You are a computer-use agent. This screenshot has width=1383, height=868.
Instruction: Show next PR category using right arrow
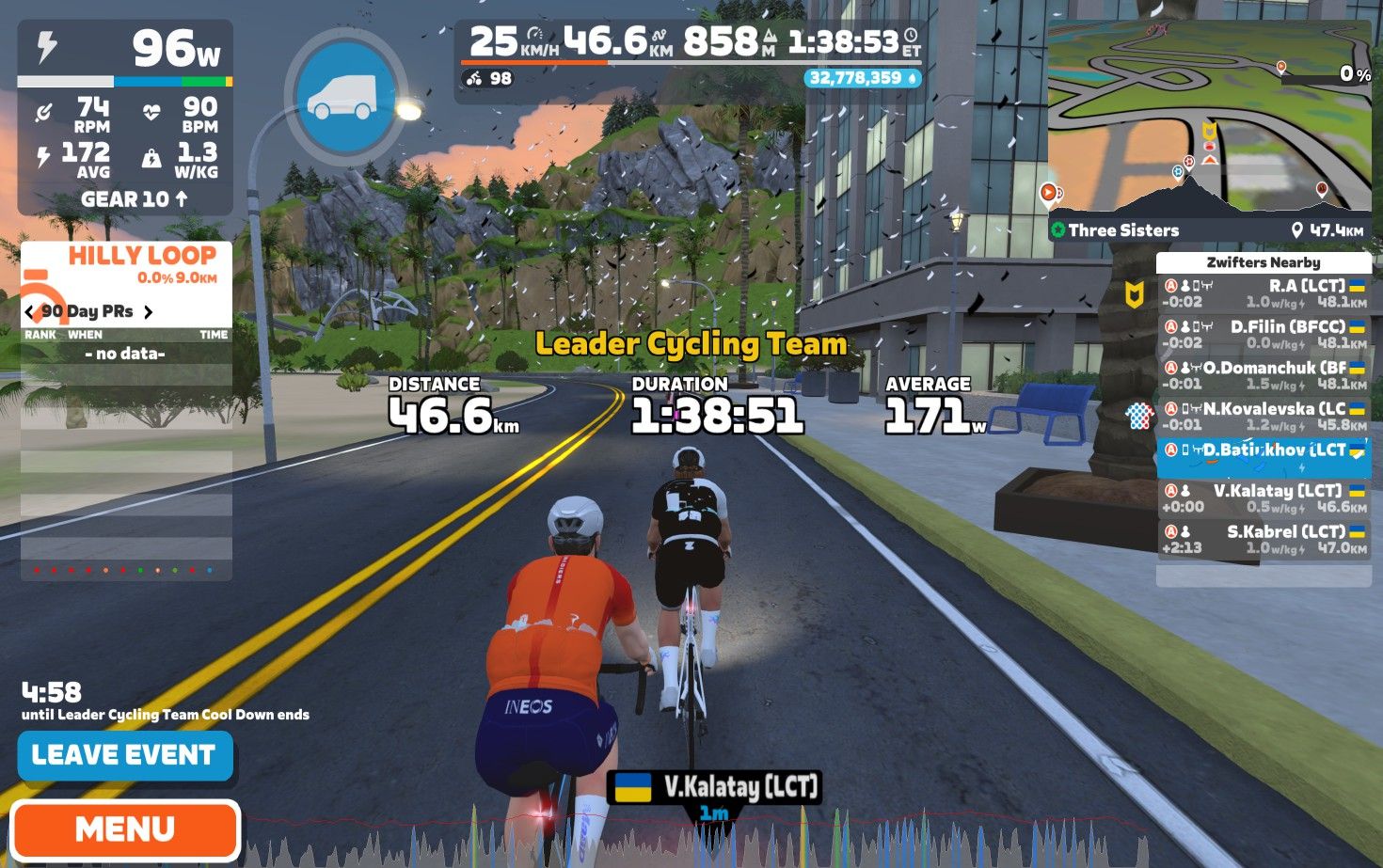[x=148, y=311]
